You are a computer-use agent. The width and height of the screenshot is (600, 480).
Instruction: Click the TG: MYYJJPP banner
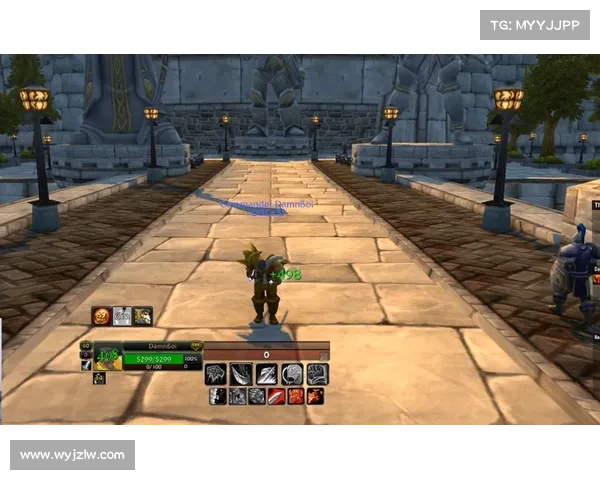coord(535,24)
